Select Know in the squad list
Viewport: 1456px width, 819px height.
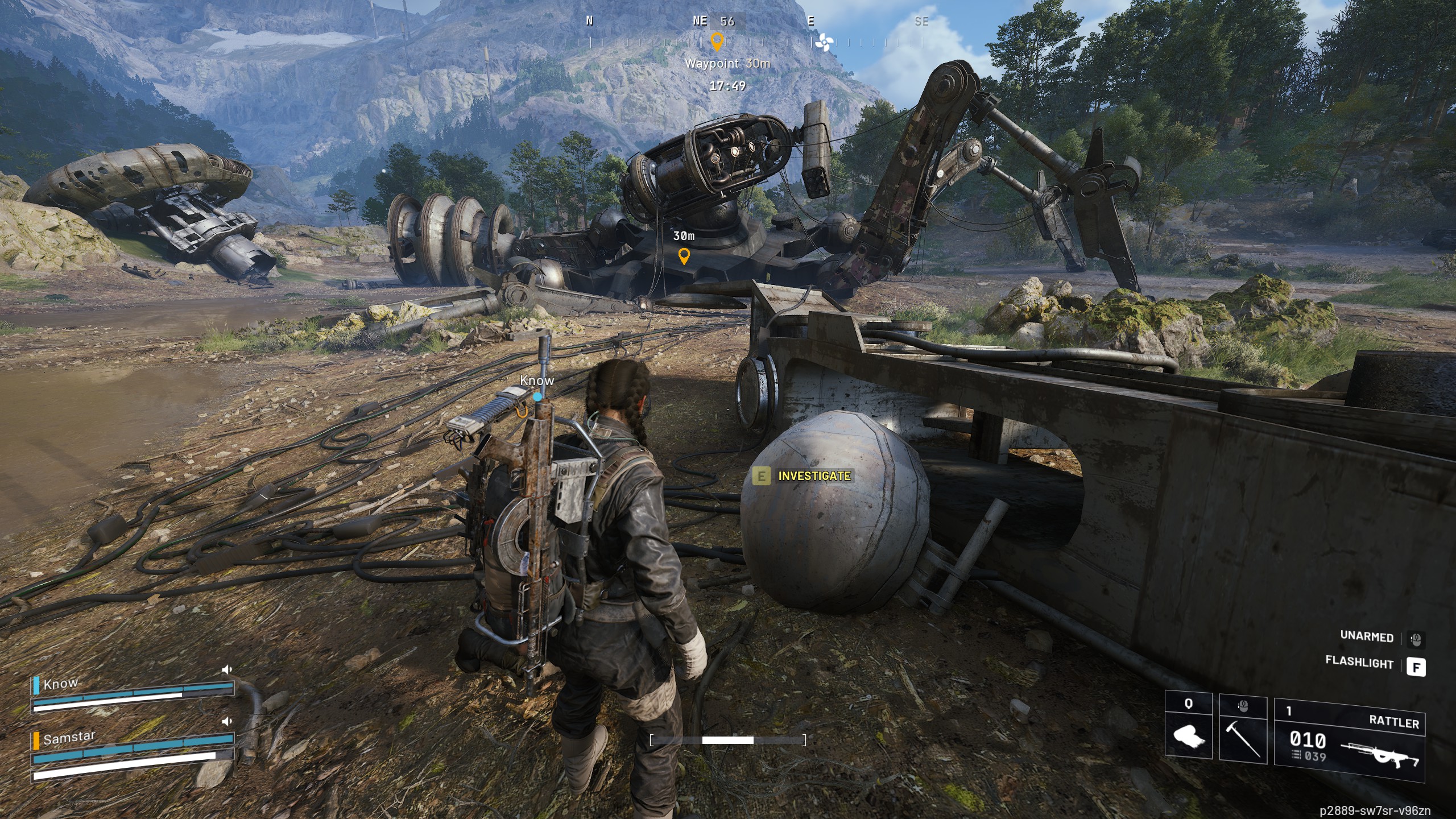tap(61, 684)
